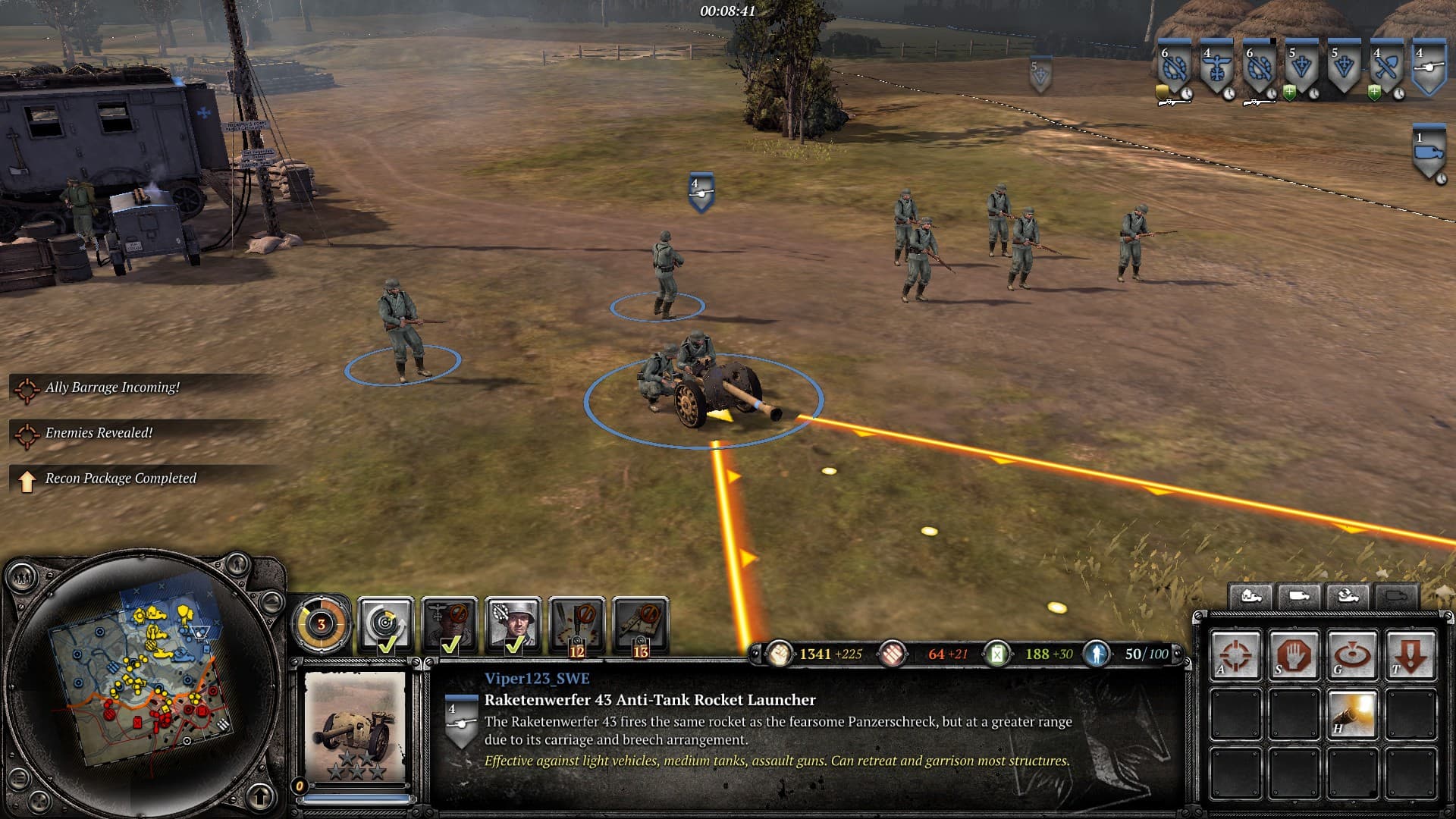This screenshot has width=1456, height=819.
Task: Select the recon target commander ability
Action: pos(385,623)
